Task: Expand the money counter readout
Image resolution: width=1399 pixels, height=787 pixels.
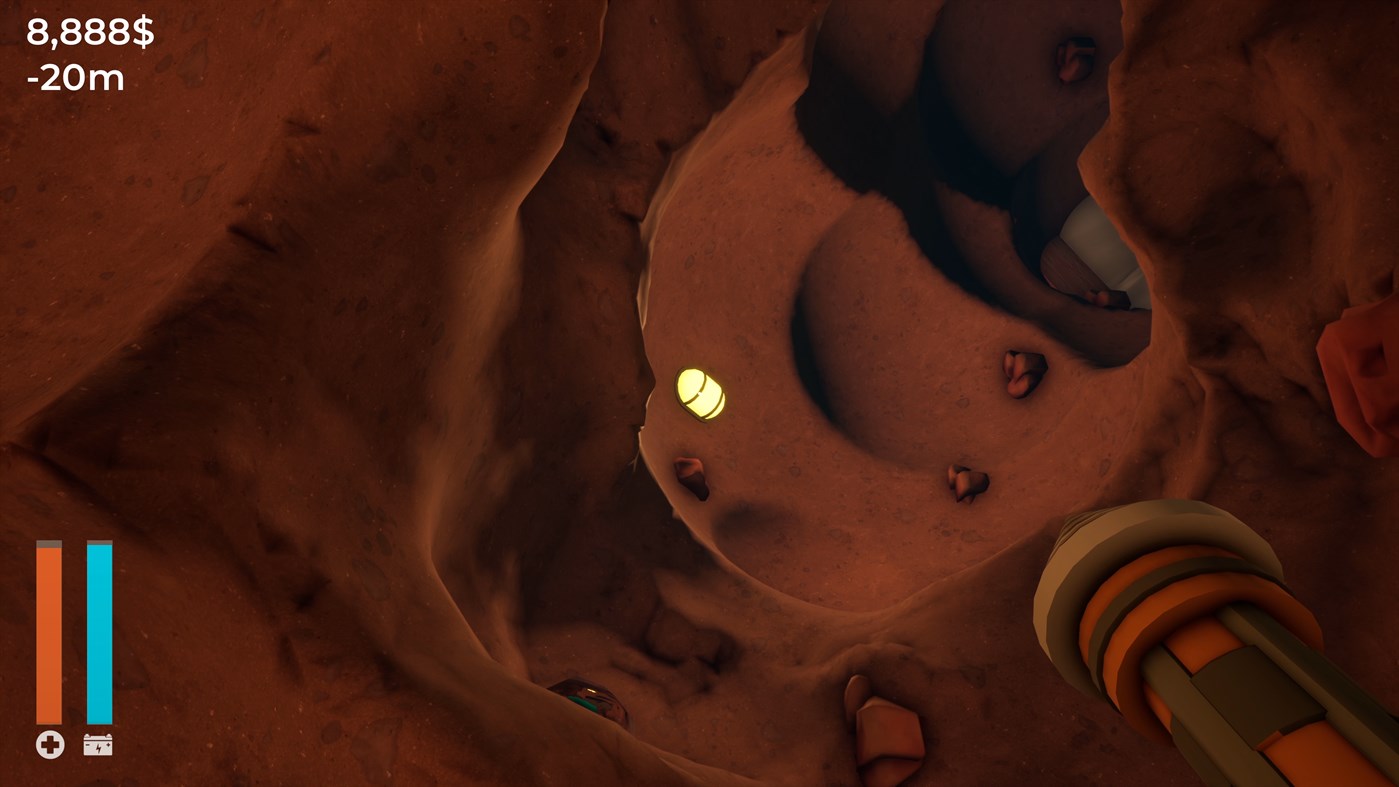Action: pos(90,30)
